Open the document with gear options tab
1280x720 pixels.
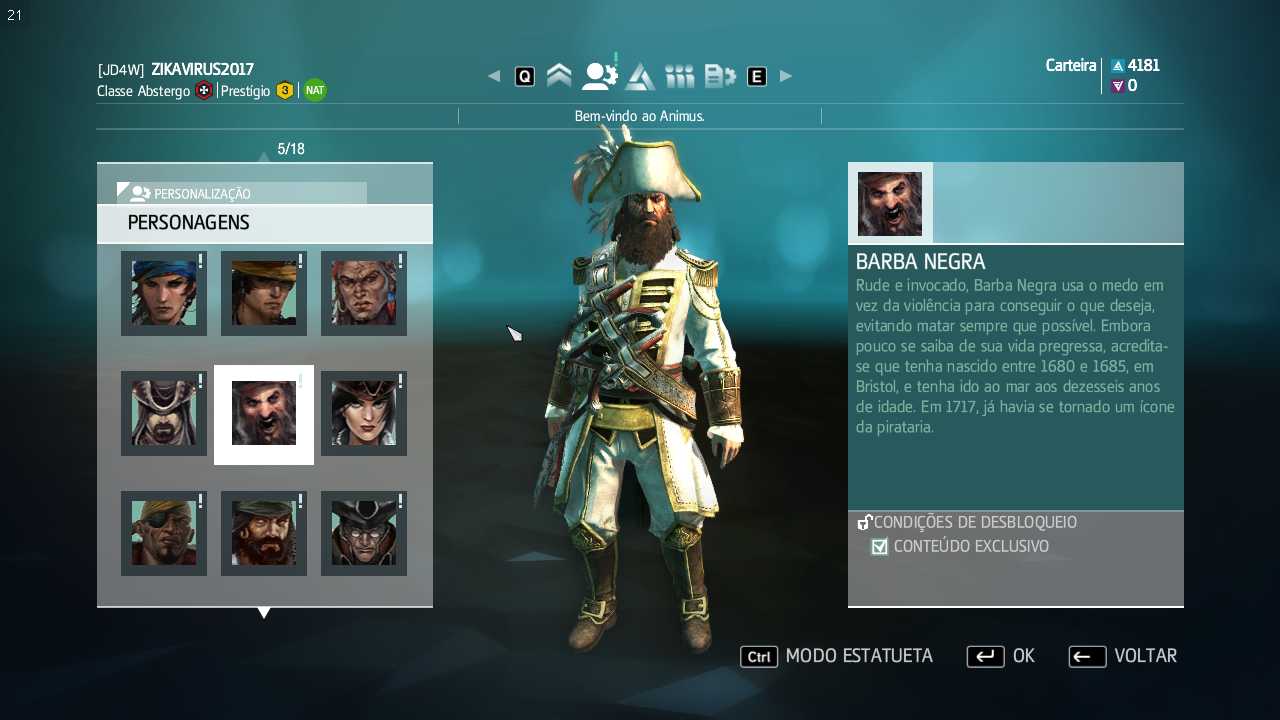pyautogui.click(x=720, y=76)
